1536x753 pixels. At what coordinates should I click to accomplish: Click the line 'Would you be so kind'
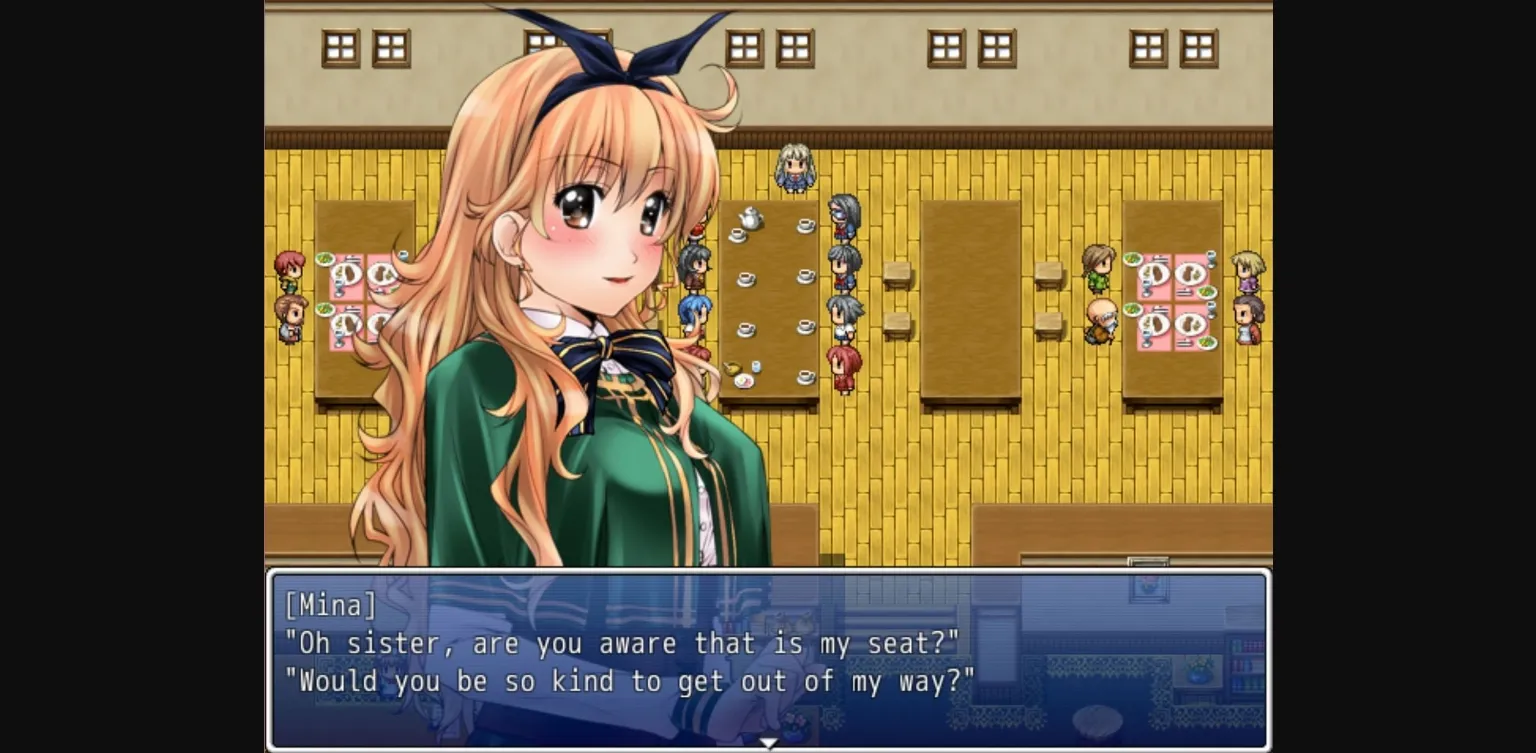click(x=630, y=681)
